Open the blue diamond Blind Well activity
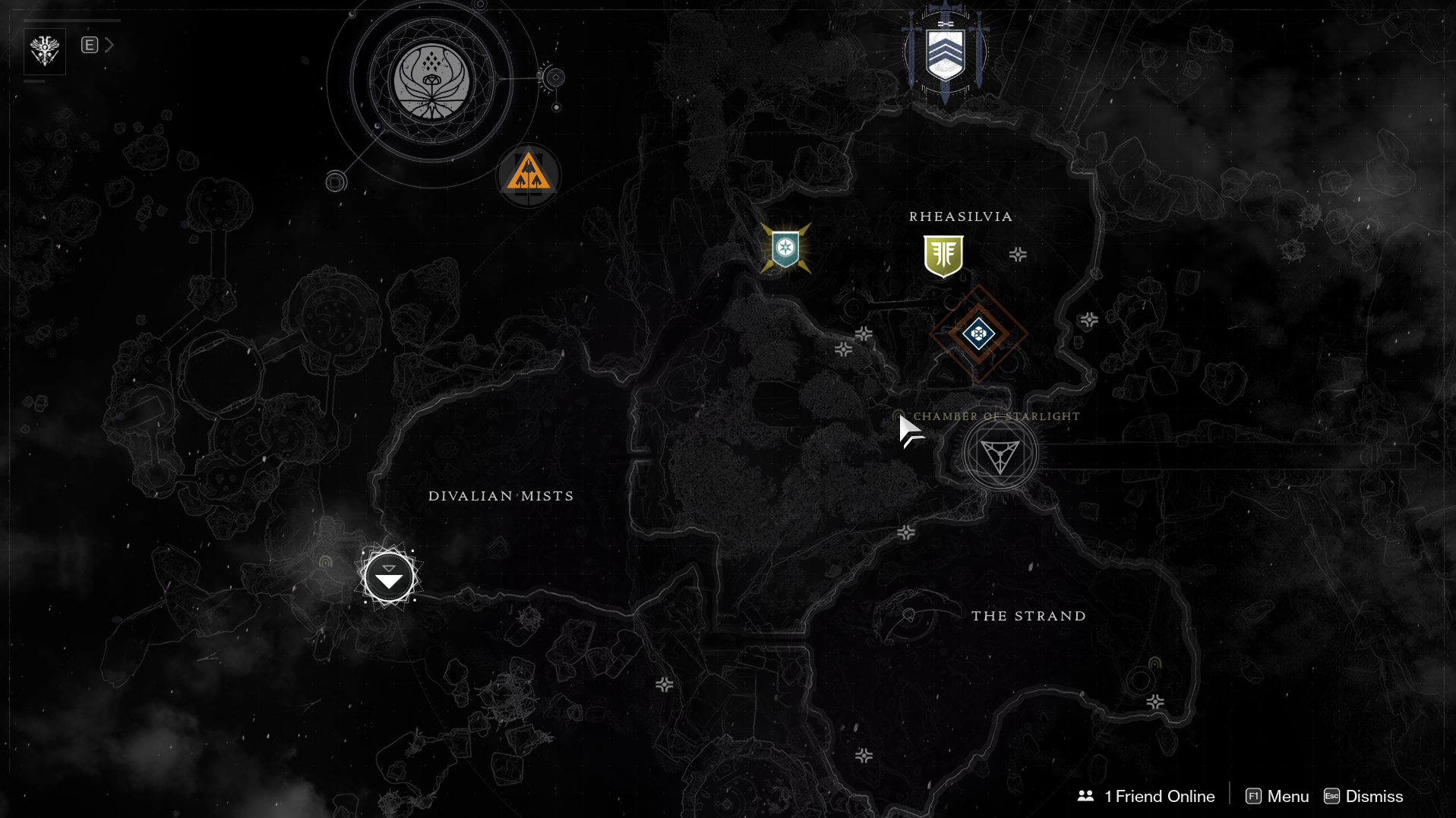 coord(978,333)
